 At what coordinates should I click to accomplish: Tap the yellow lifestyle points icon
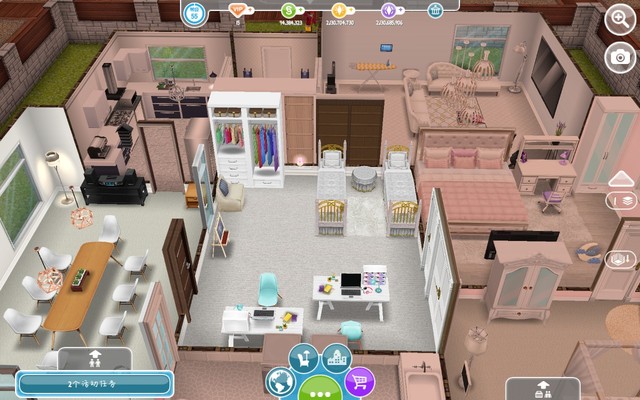click(x=336, y=10)
